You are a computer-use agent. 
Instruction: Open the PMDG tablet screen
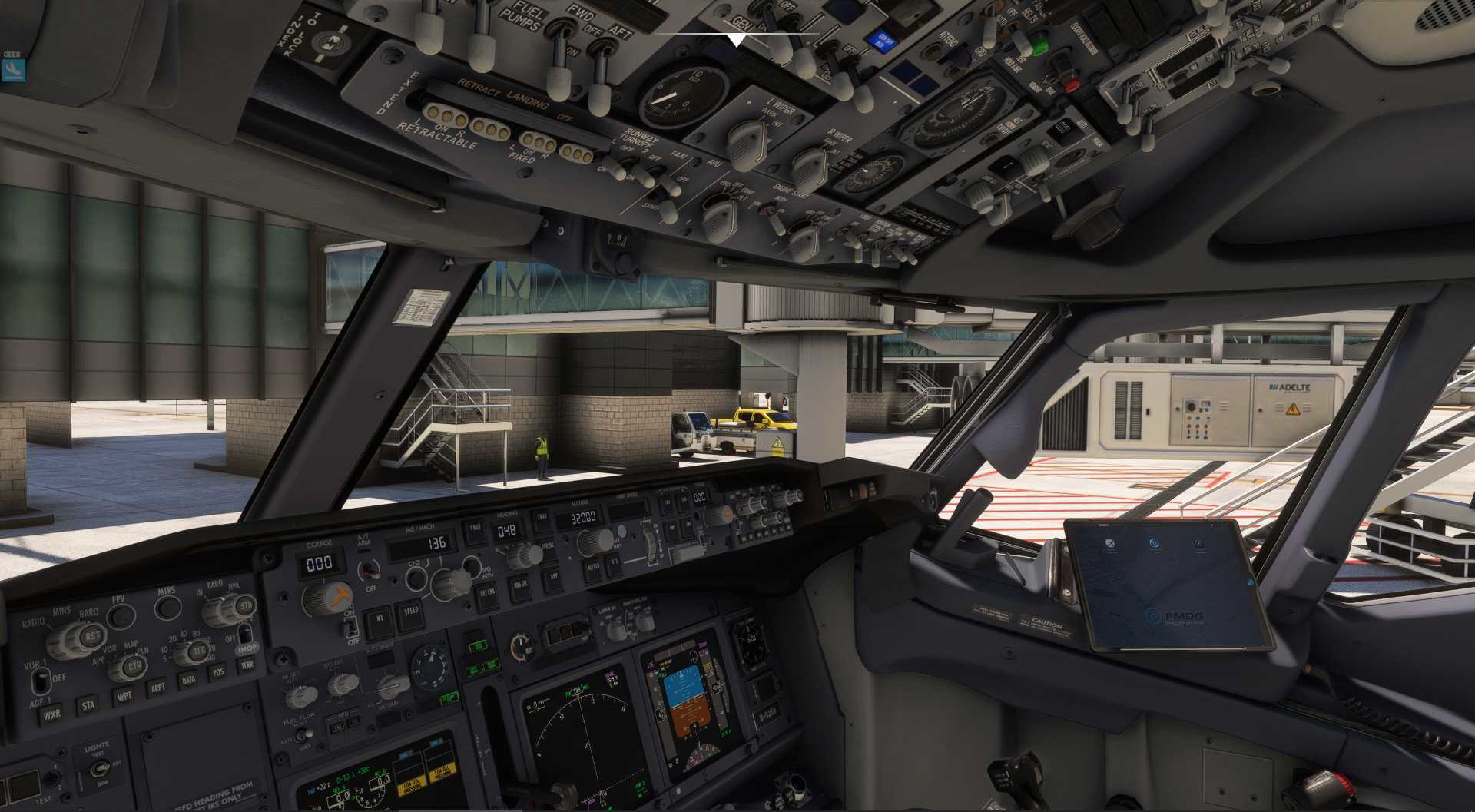coord(1166,584)
